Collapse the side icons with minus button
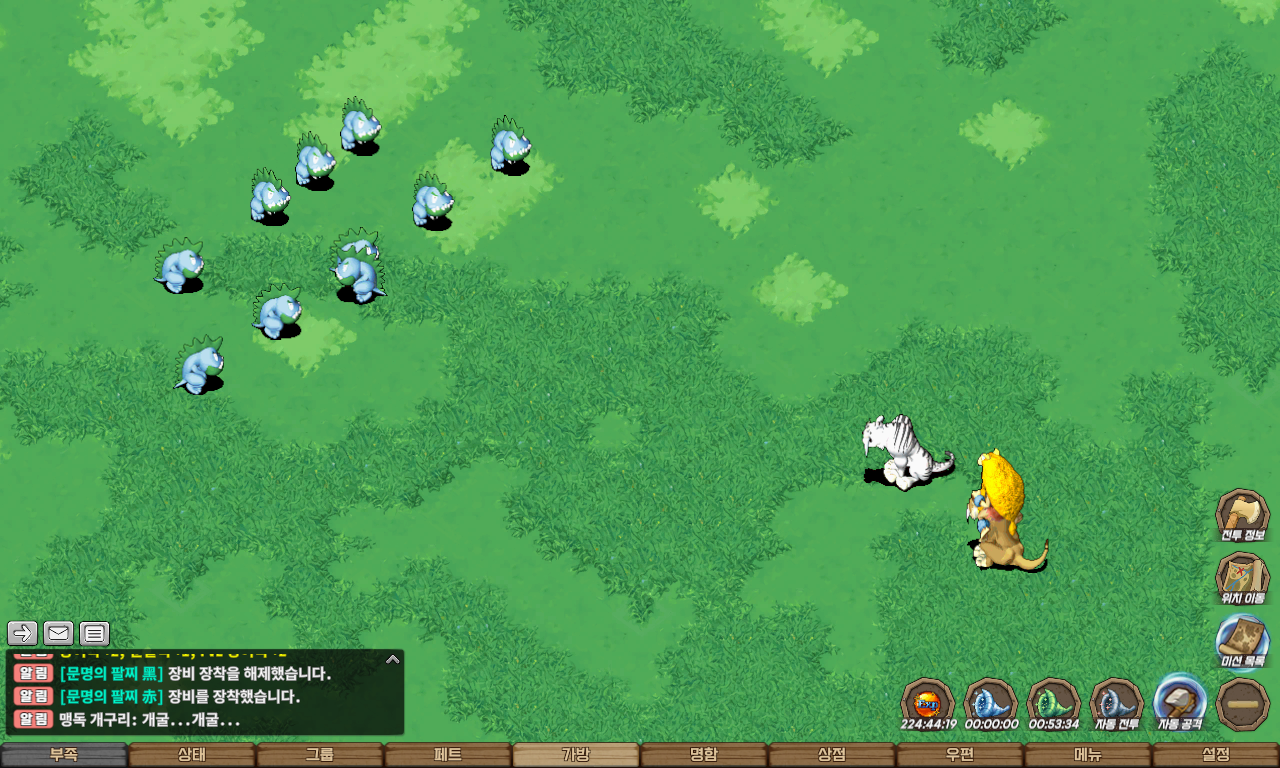This screenshot has height=768, width=1280. (x=1243, y=704)
